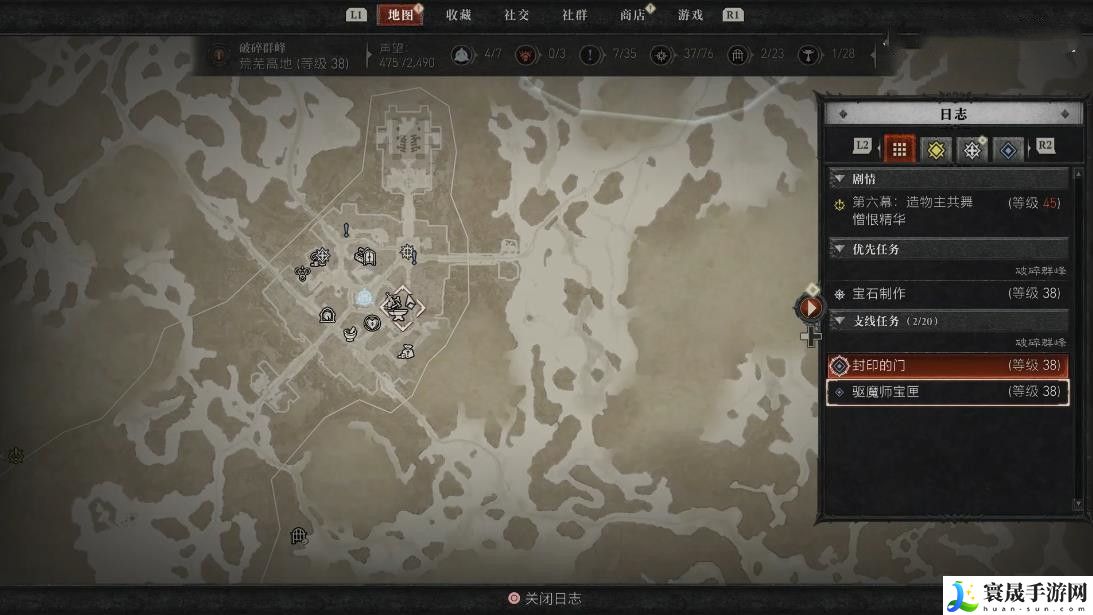Open the 收藏 tab

click(459, 15)
